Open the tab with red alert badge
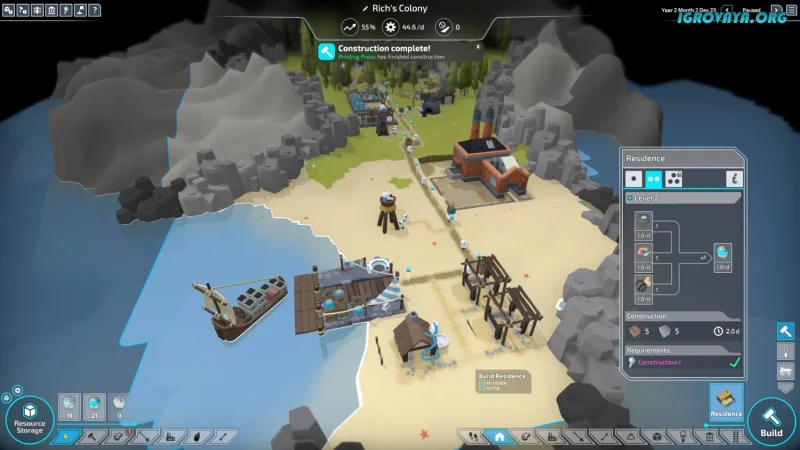Image resolution: width=800 pixels, height=450 pixels. click(119, 437)
